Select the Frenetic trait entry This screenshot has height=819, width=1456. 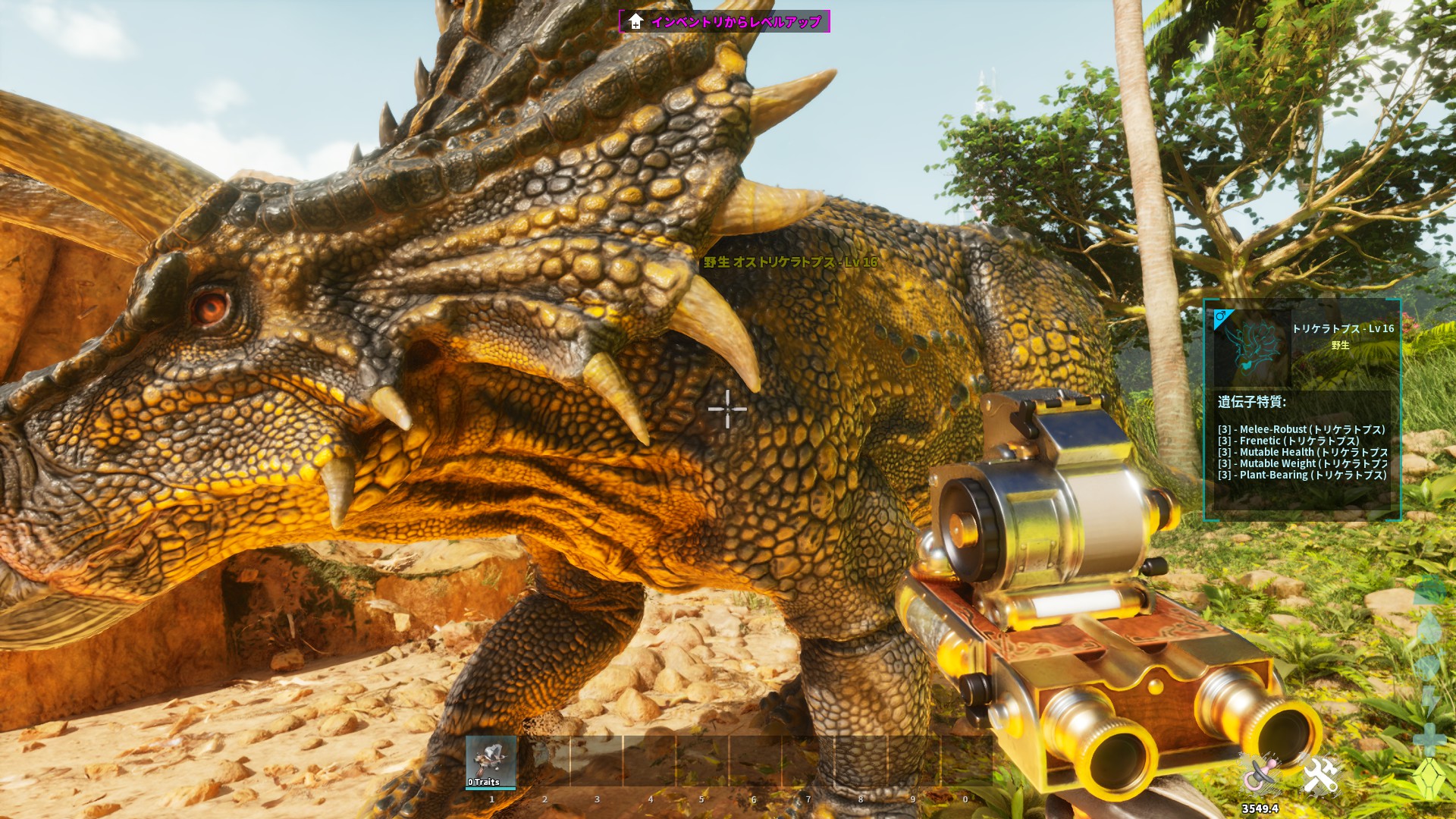tap(1288, 441)
